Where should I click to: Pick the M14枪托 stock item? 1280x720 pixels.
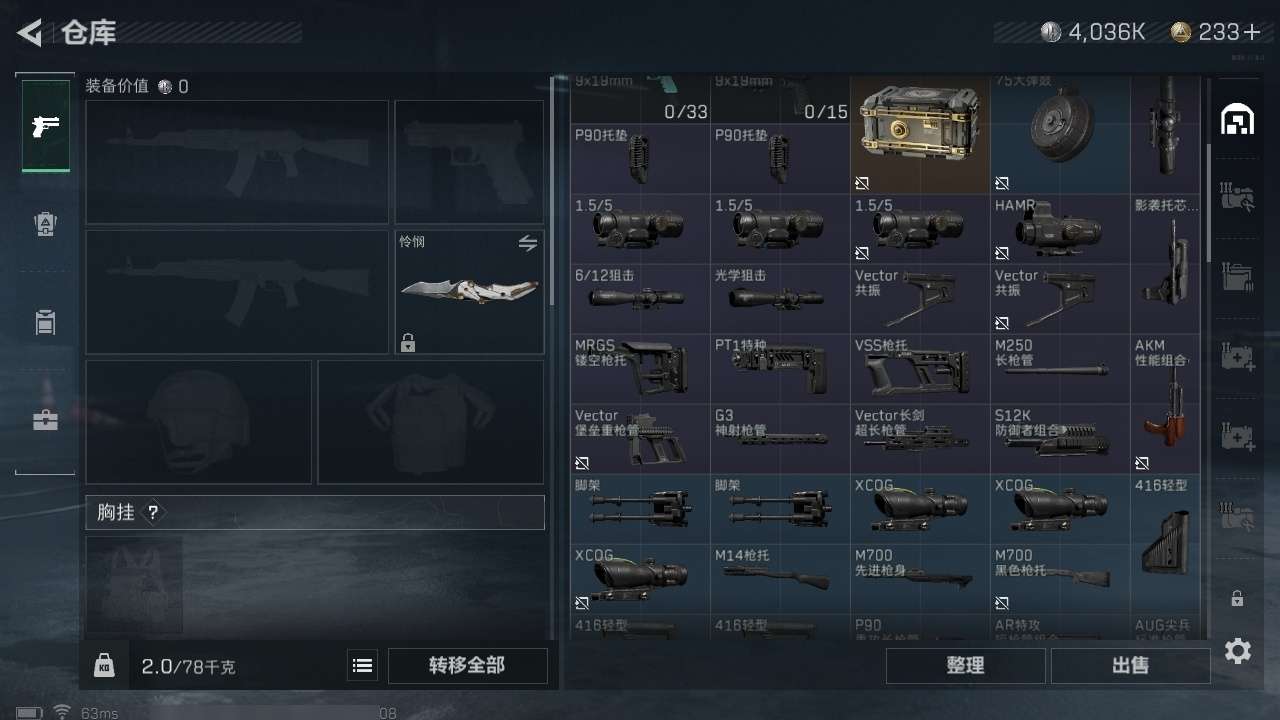(x=780, y=579)
